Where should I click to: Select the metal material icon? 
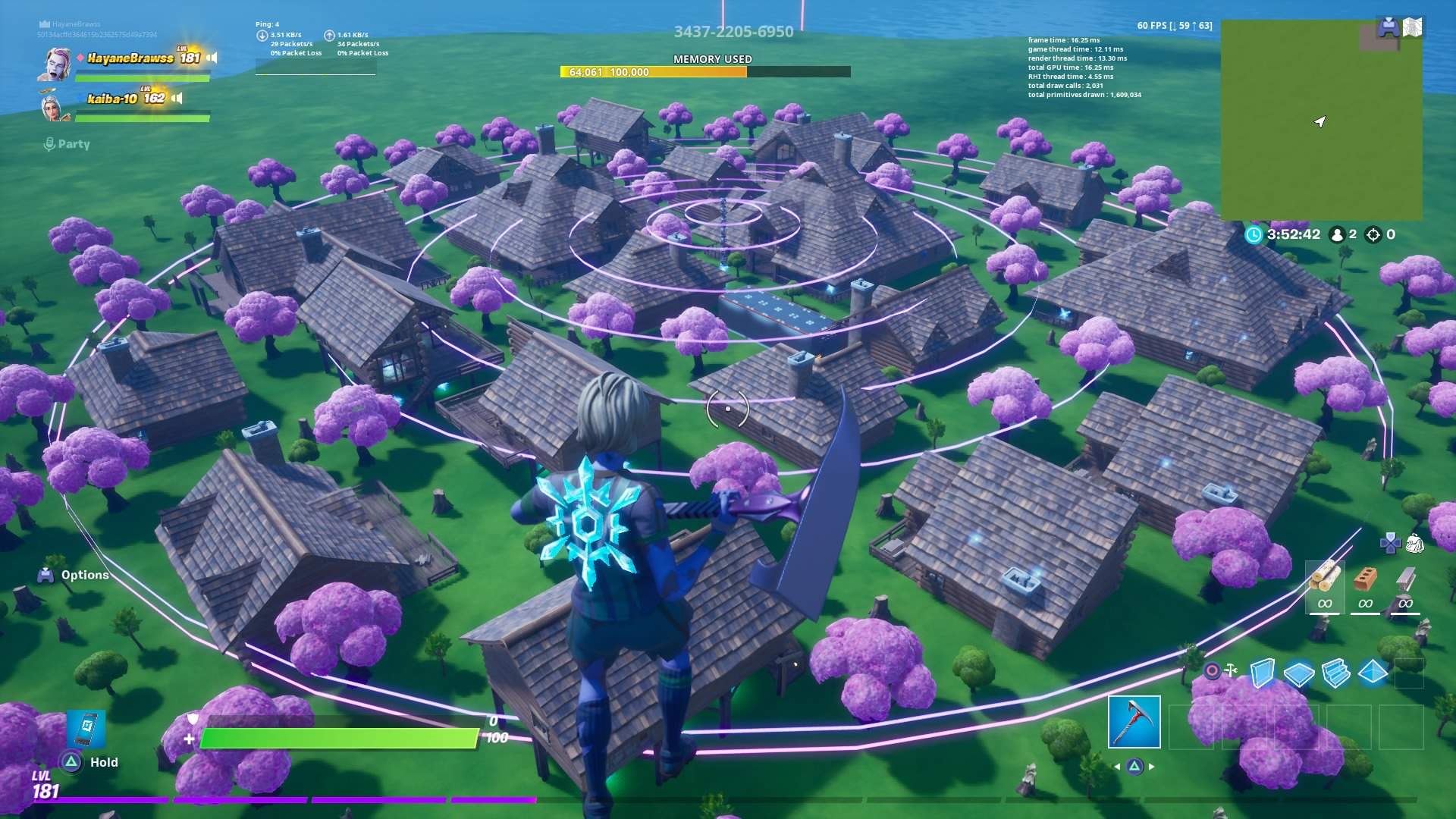pos(1407,580)
